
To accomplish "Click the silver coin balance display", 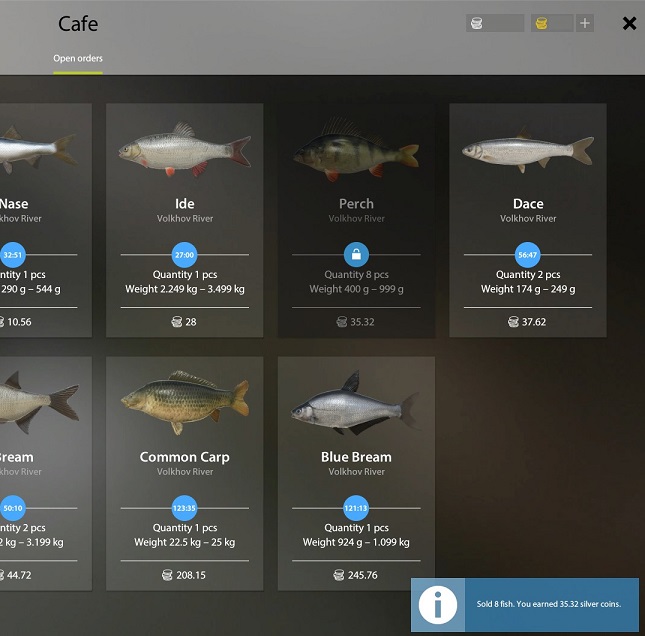I will [494, 23].
